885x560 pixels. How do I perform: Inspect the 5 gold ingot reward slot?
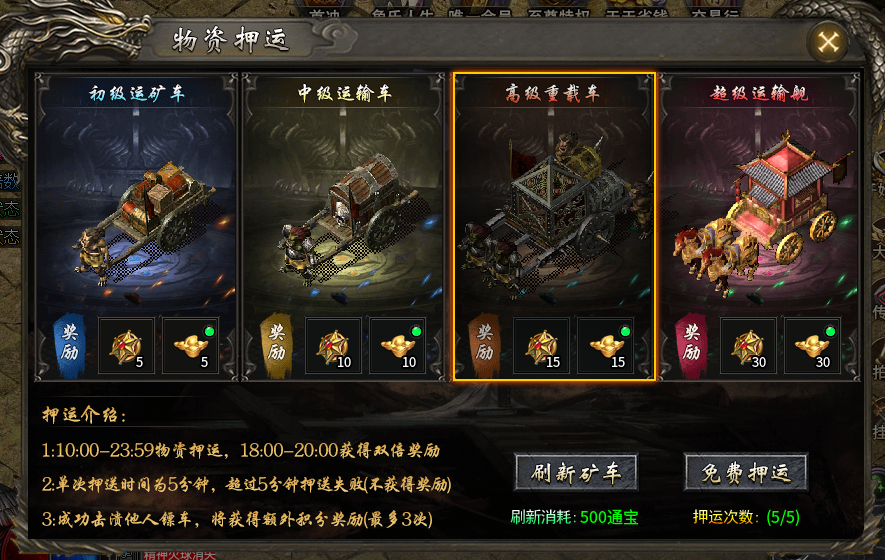click(x=190, y=345)
